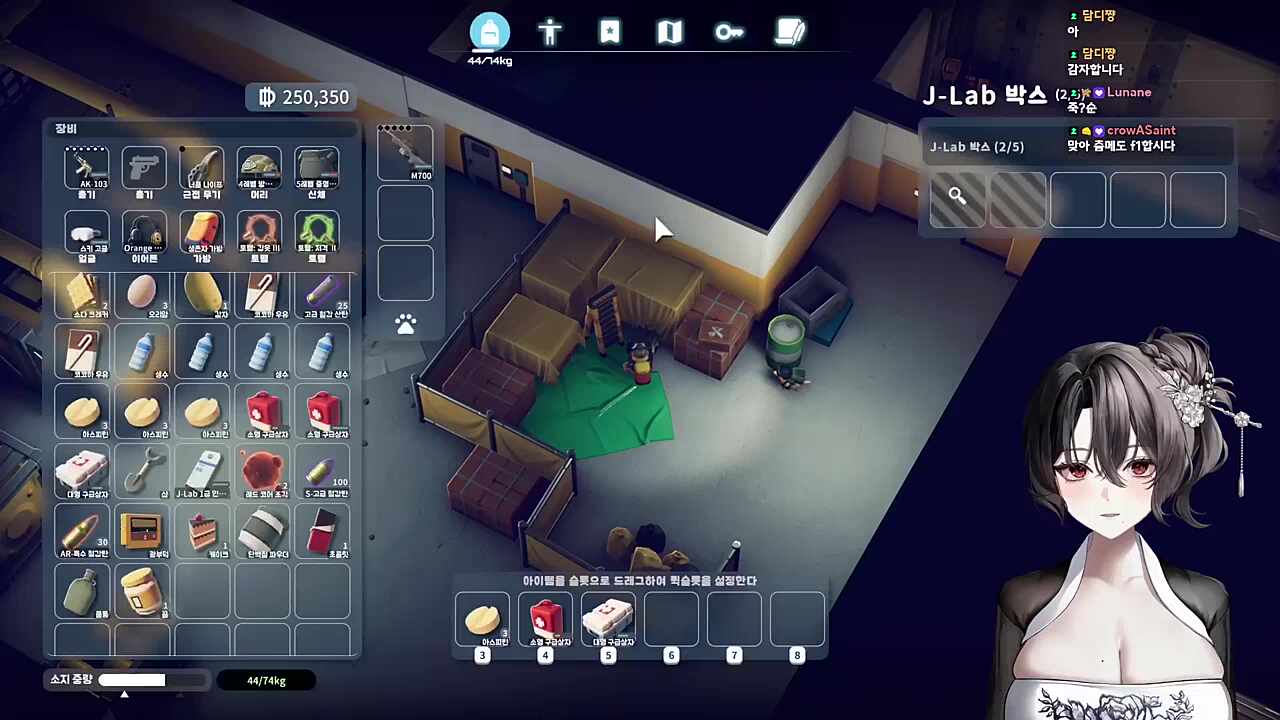
Task: Show the map tab
Action: coord(669,33)
